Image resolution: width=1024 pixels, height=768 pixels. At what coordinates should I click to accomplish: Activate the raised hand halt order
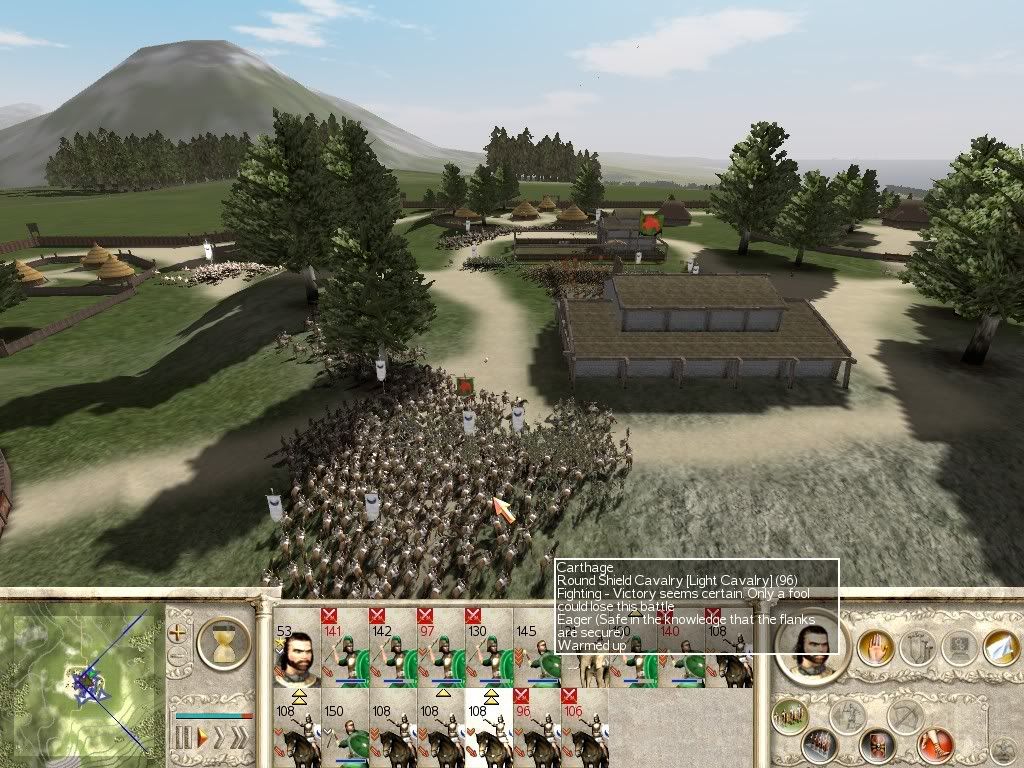click(875, 648)
